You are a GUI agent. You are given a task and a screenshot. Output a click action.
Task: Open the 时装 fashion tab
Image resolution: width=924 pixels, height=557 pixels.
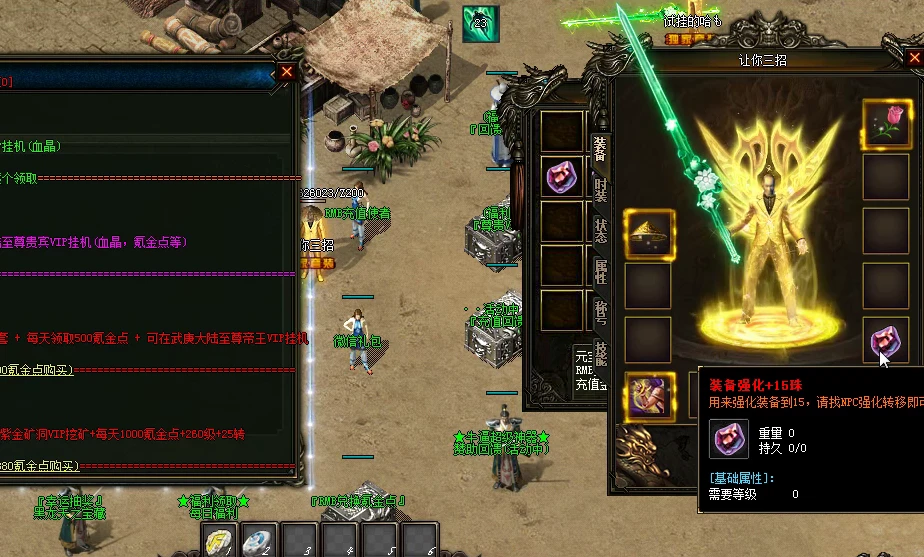click(600, 191)
